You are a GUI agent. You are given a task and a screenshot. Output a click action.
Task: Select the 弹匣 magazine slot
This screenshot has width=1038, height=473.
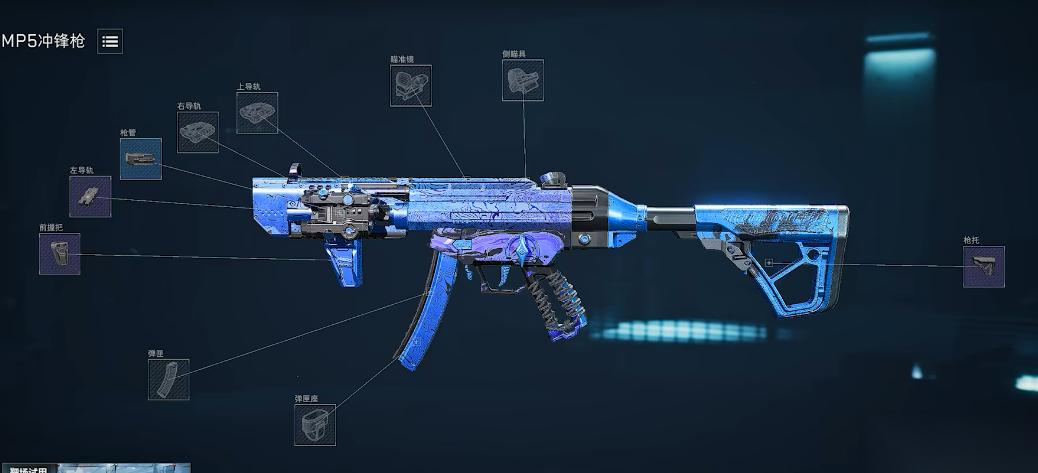click(168, 380)
